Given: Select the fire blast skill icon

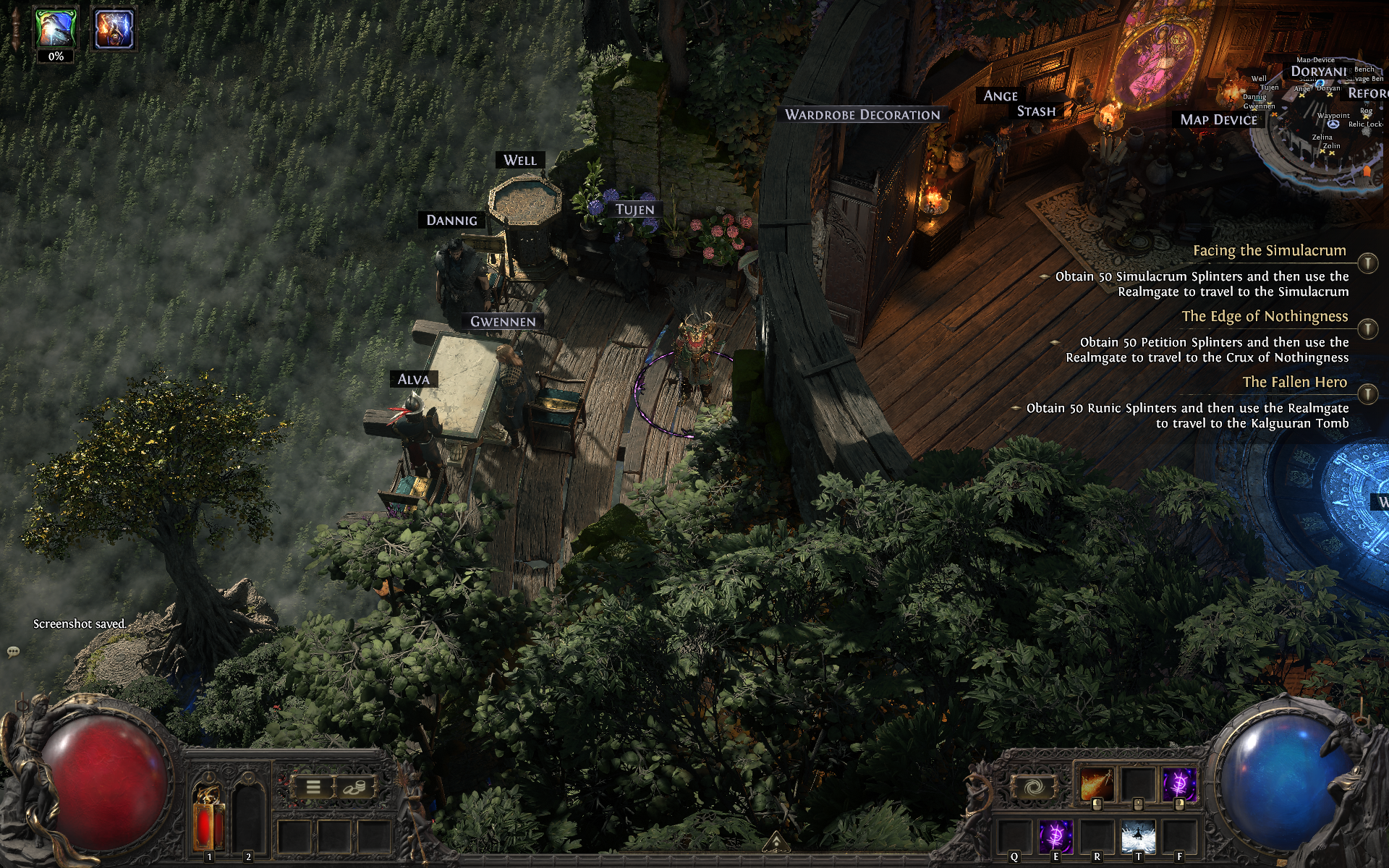Looking at the screenshot, I should [x=1097, y=786].
